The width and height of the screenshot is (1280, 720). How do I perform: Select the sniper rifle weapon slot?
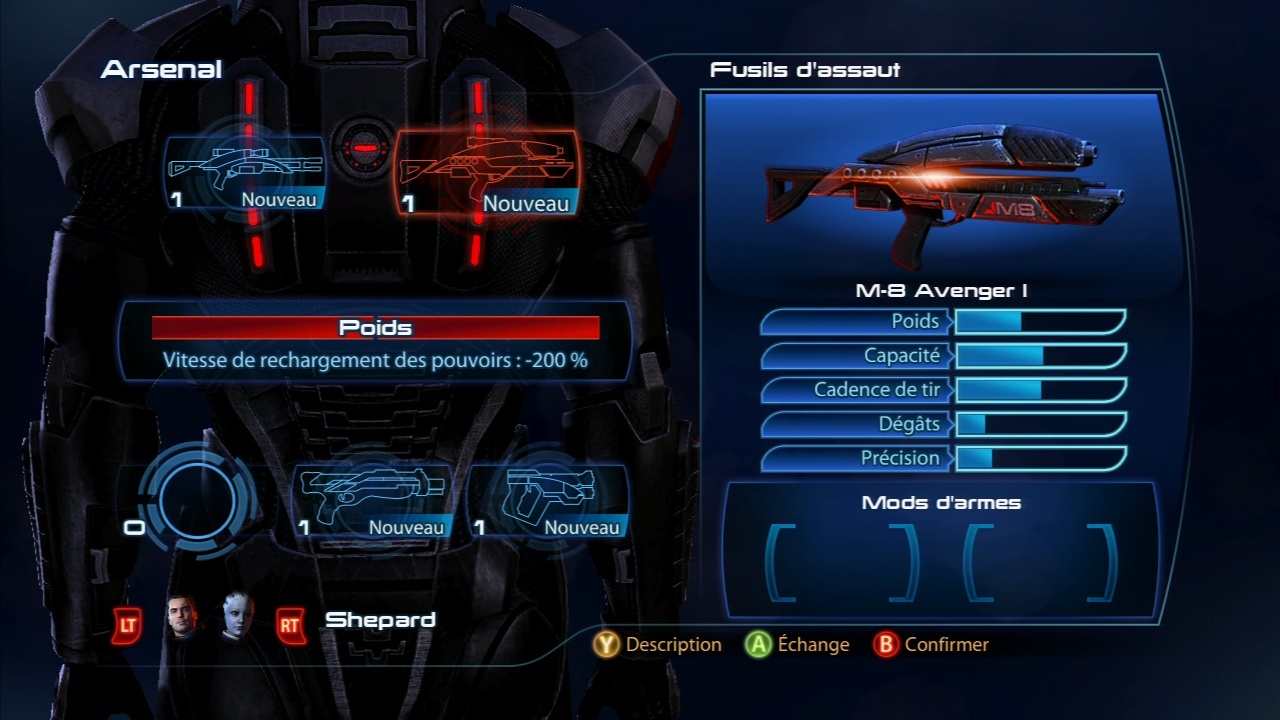246,172
